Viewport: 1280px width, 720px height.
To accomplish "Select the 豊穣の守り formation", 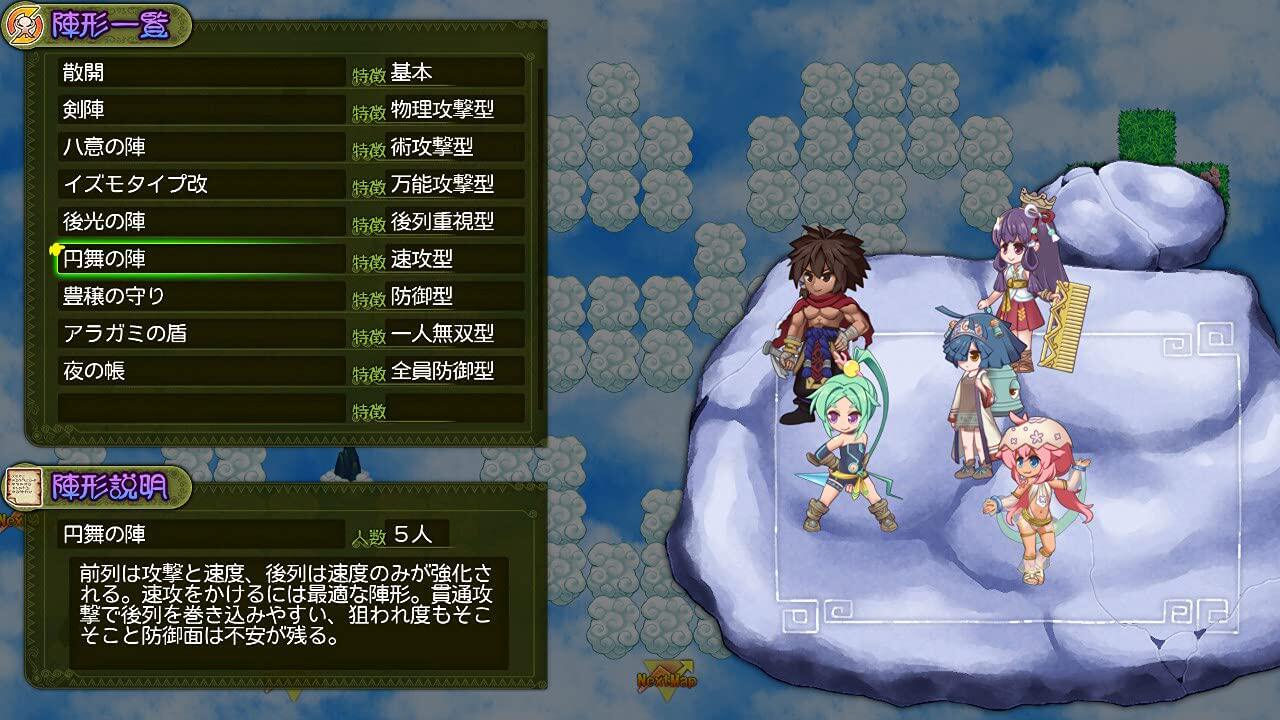I will tap(200, 296).
